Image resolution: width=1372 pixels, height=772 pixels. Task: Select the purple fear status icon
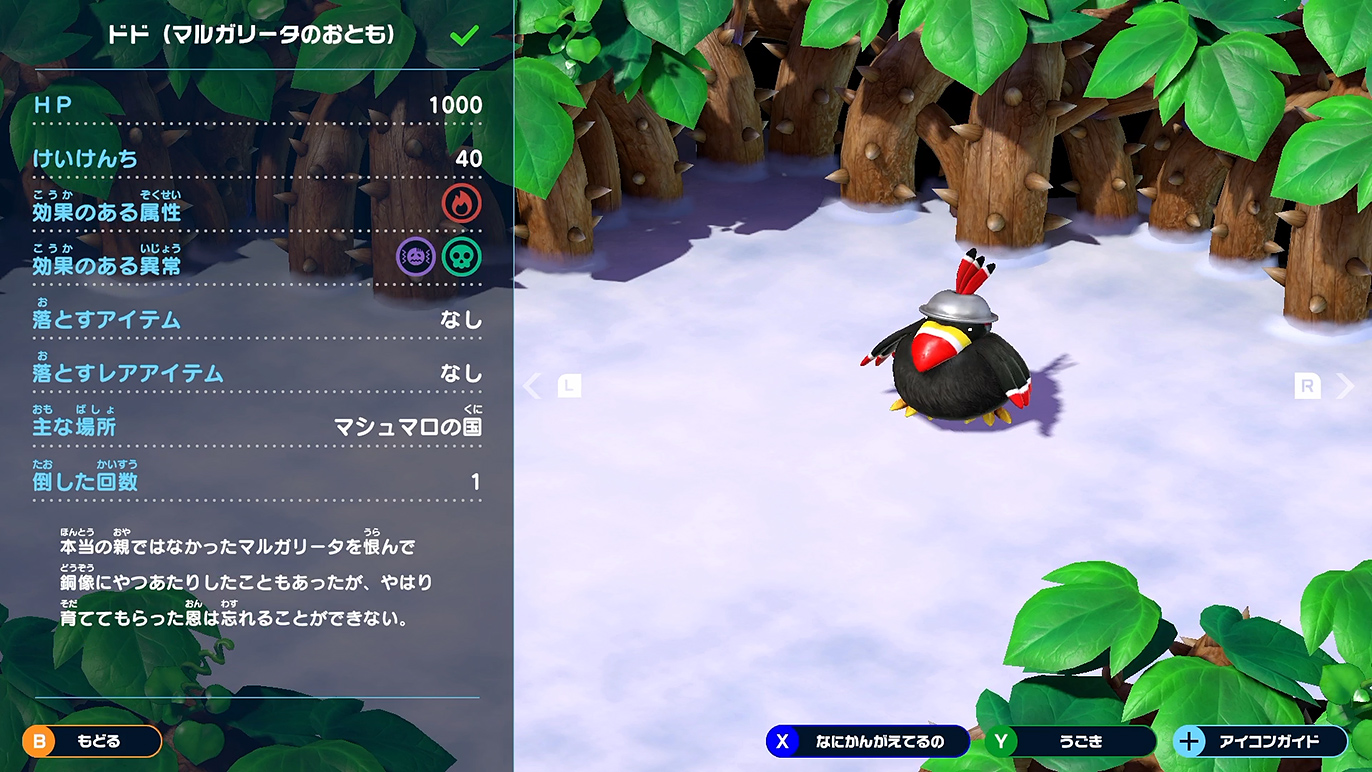[416, 257]
